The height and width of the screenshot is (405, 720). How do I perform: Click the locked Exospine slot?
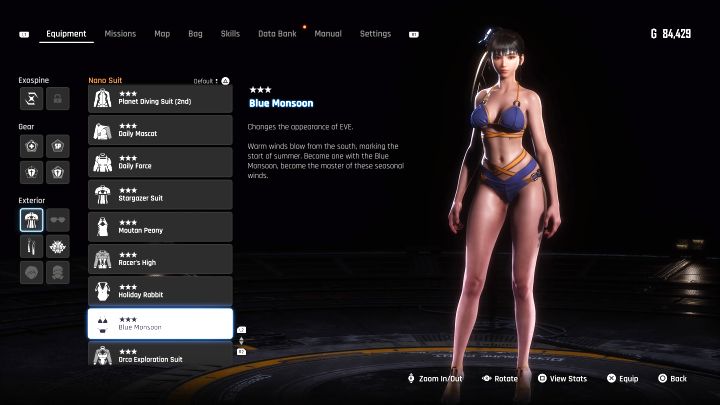58,98
